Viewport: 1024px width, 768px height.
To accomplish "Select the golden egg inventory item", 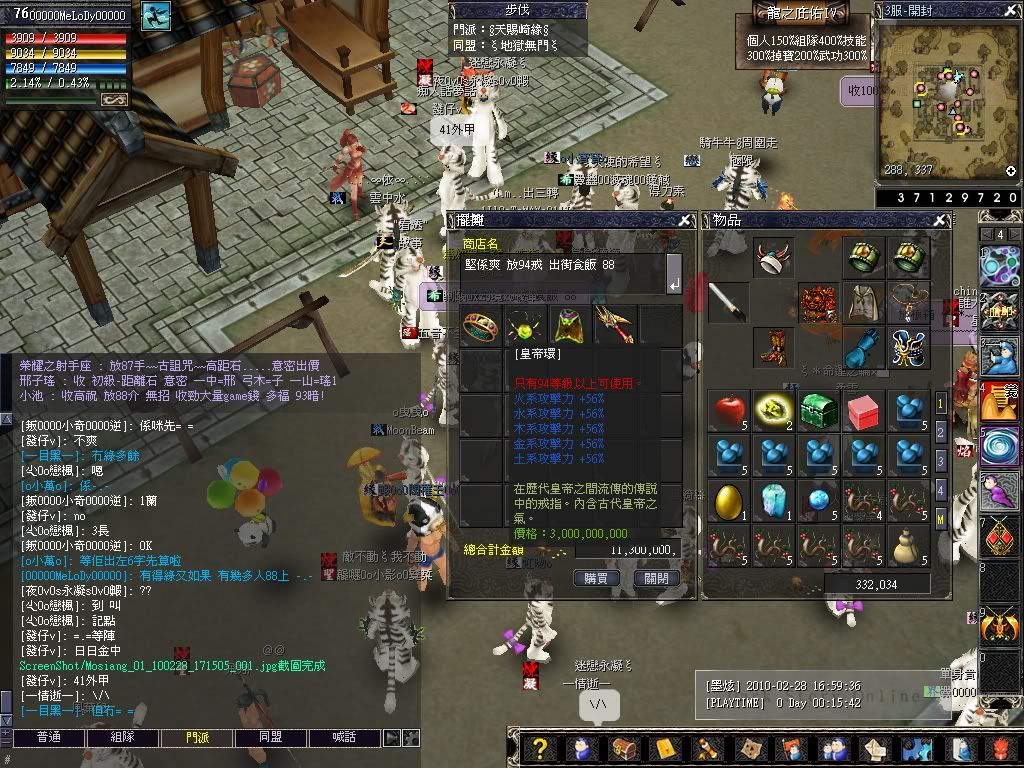I will coord(727,499).
